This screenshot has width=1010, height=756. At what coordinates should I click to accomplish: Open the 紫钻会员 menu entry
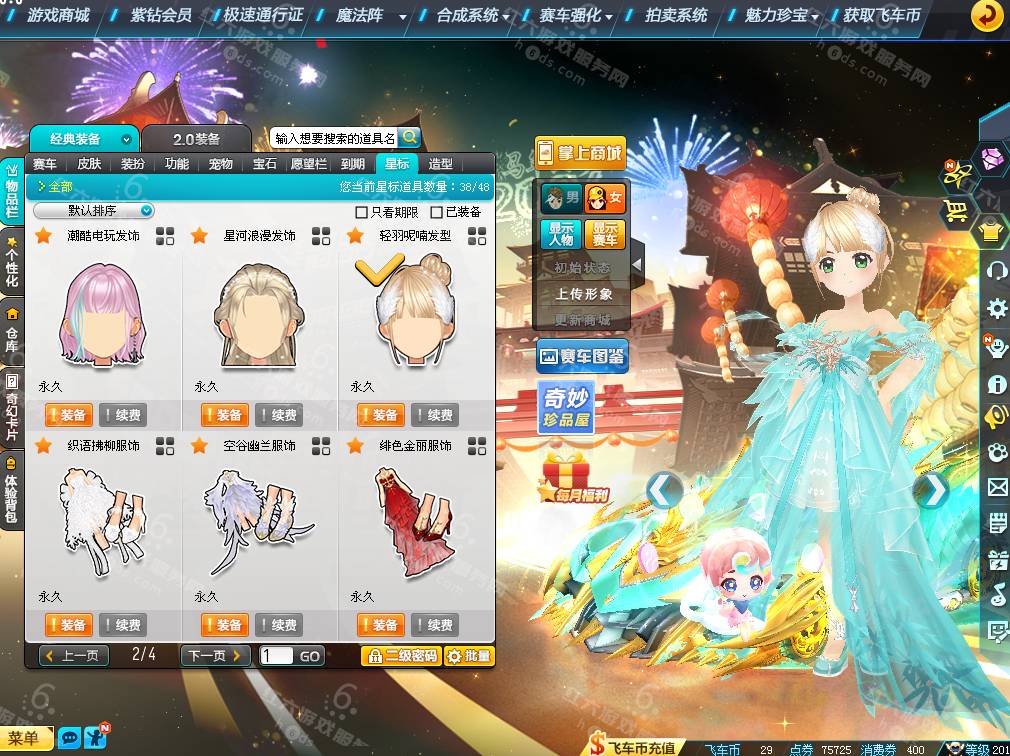click(x=160, y=15)
